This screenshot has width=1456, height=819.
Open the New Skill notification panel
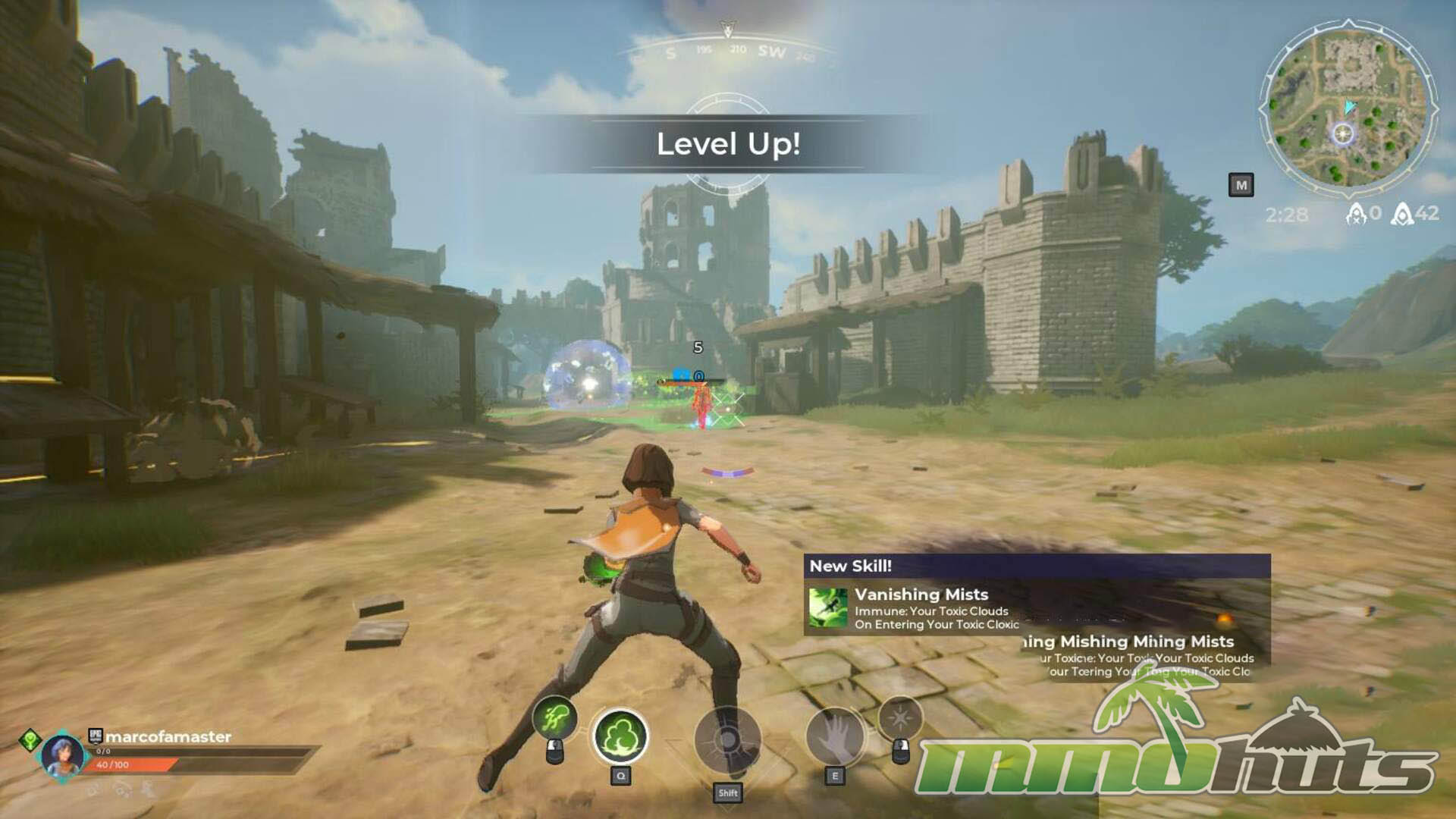click(x=1036, y=566)
